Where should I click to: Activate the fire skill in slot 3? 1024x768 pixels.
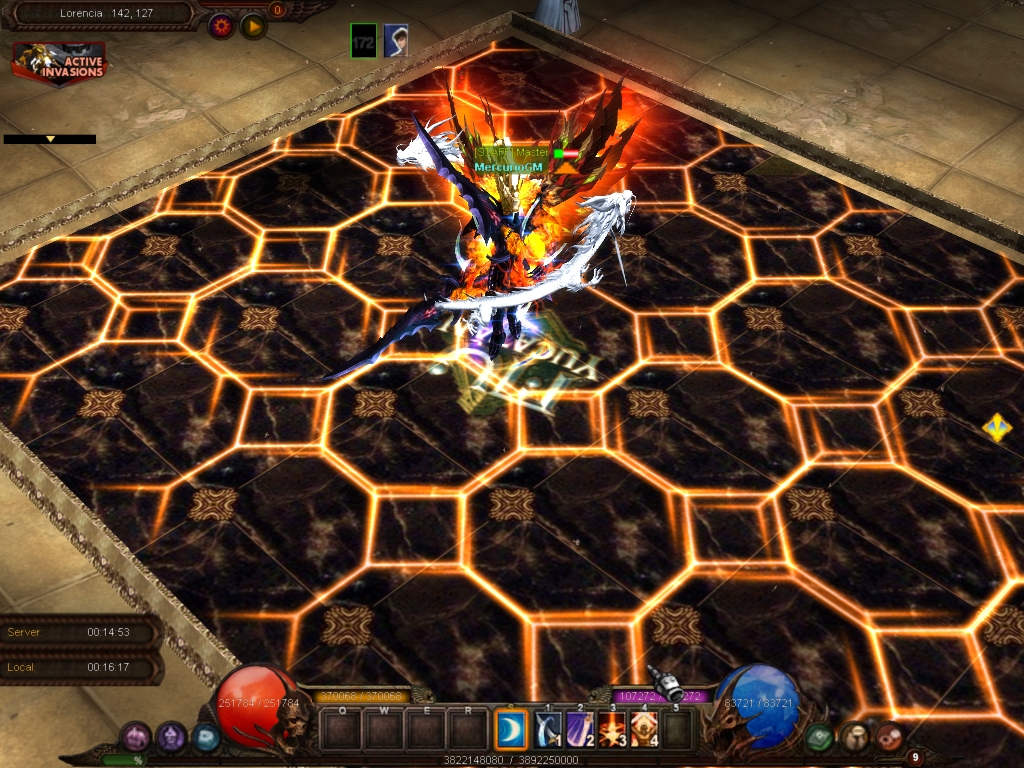point(612,730)
